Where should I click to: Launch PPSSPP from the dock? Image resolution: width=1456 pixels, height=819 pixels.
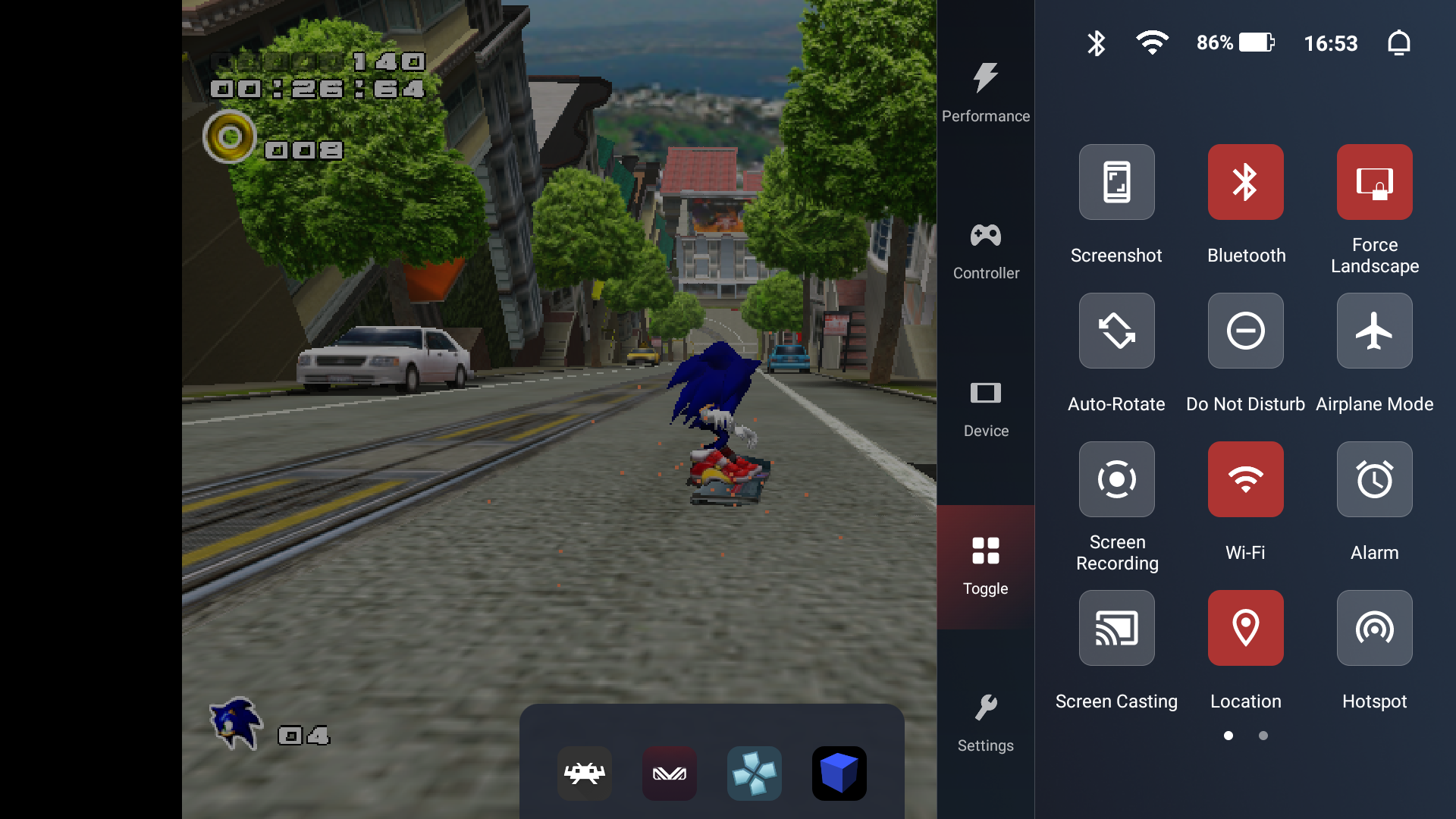click(x=755, y=773)
